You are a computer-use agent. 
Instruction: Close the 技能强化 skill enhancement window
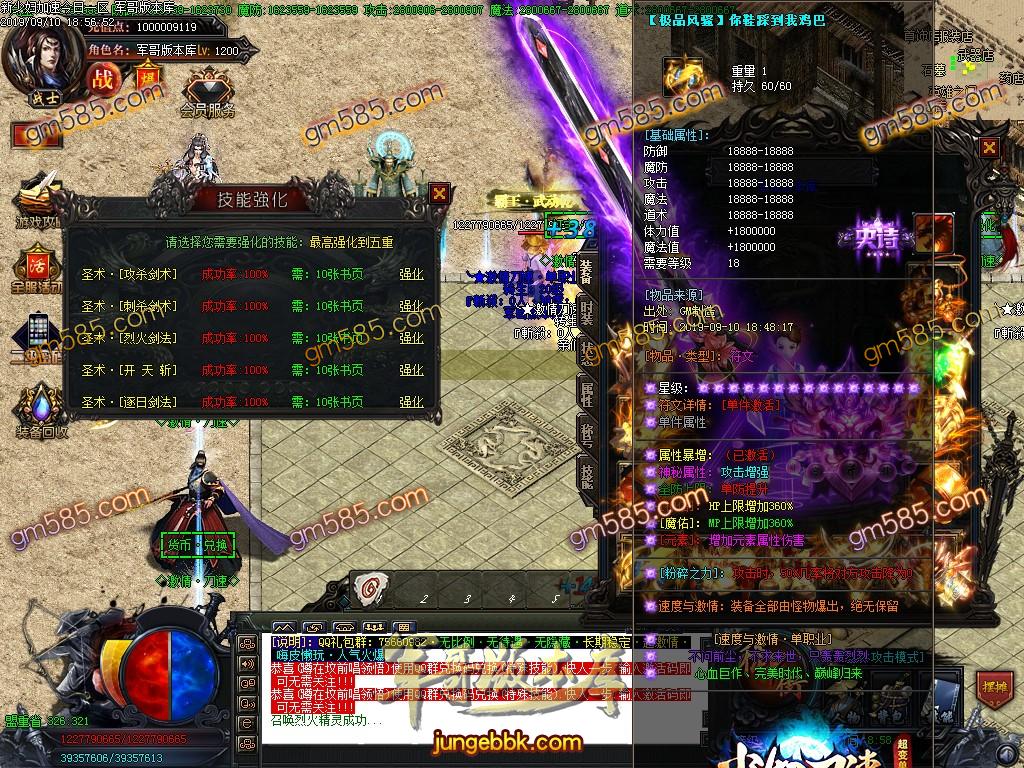coord(439,193)
